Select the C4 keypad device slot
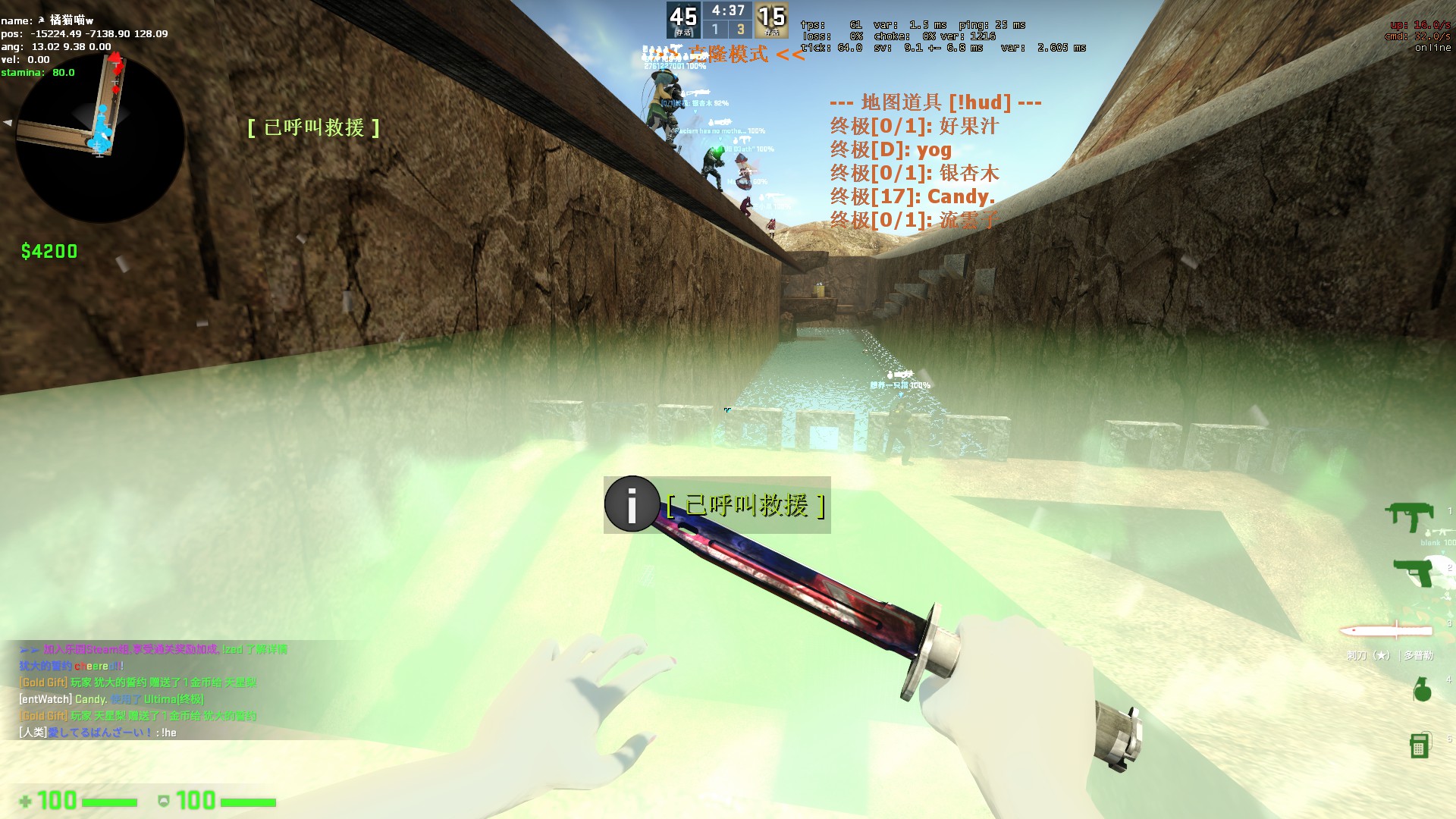The width and height of the screenshot is (1456, 819). (x=1419, y=745)
